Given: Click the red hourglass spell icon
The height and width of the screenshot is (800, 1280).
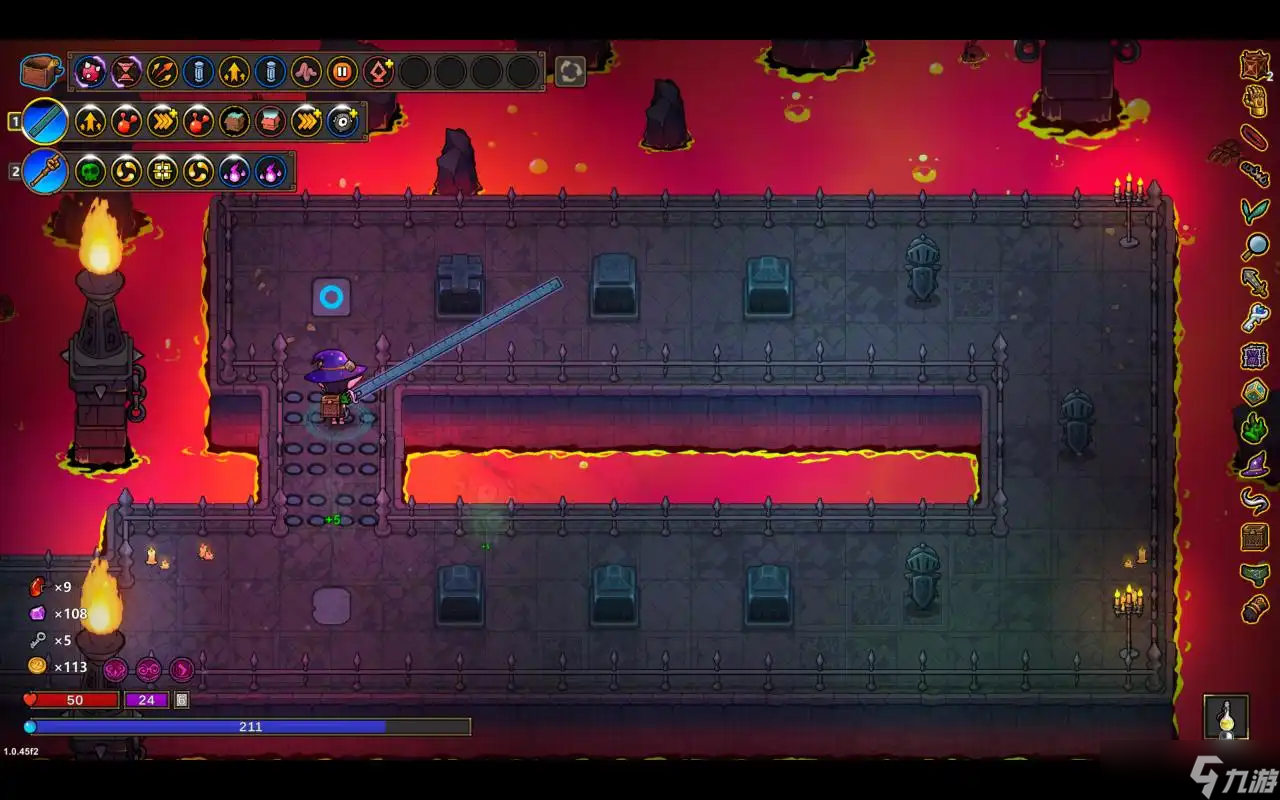Looking at the screenshot, I should 127,71.
